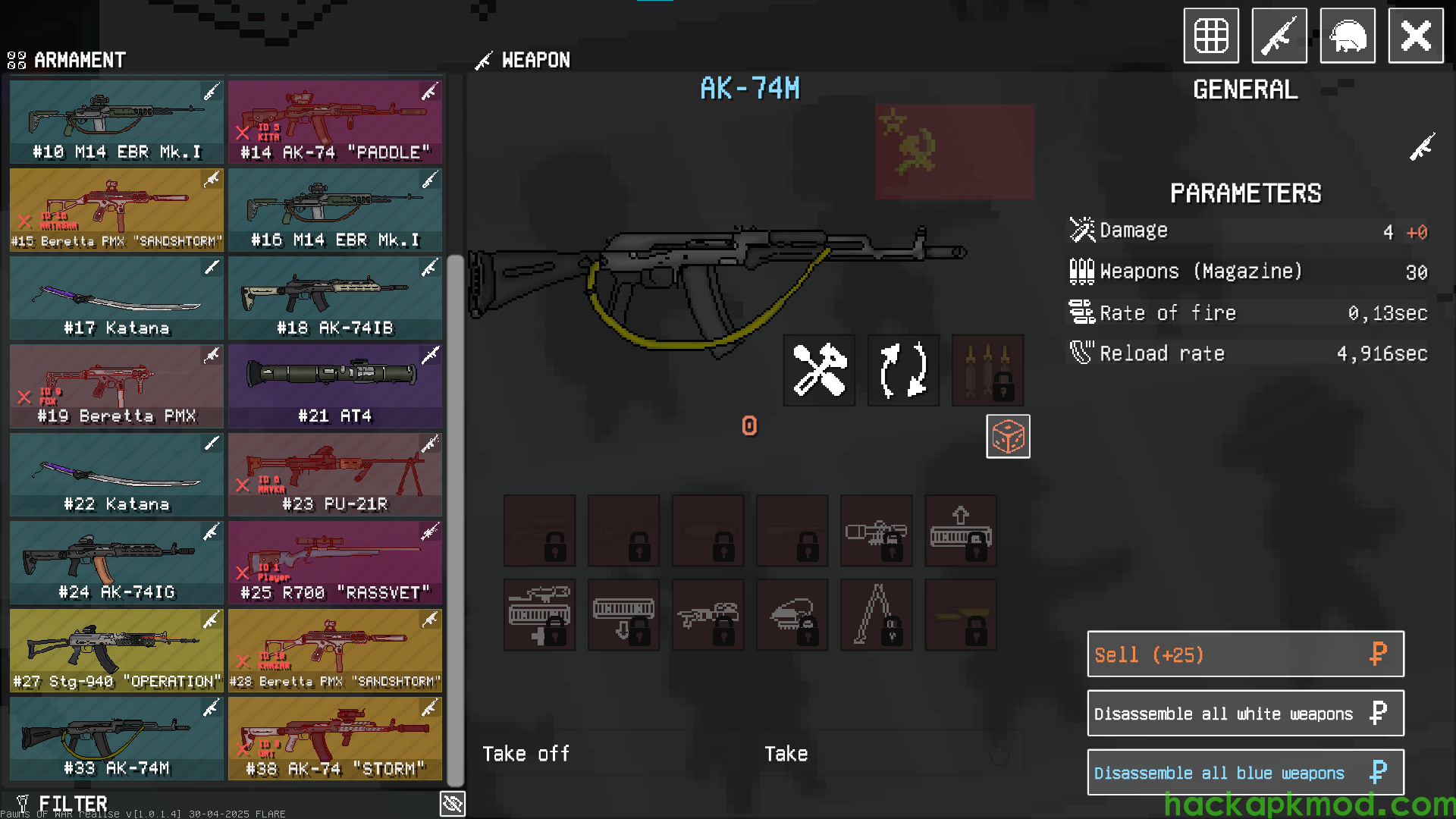
Task: Select the #18 AK-74IB rifle
Action: [x=334, y=298]
